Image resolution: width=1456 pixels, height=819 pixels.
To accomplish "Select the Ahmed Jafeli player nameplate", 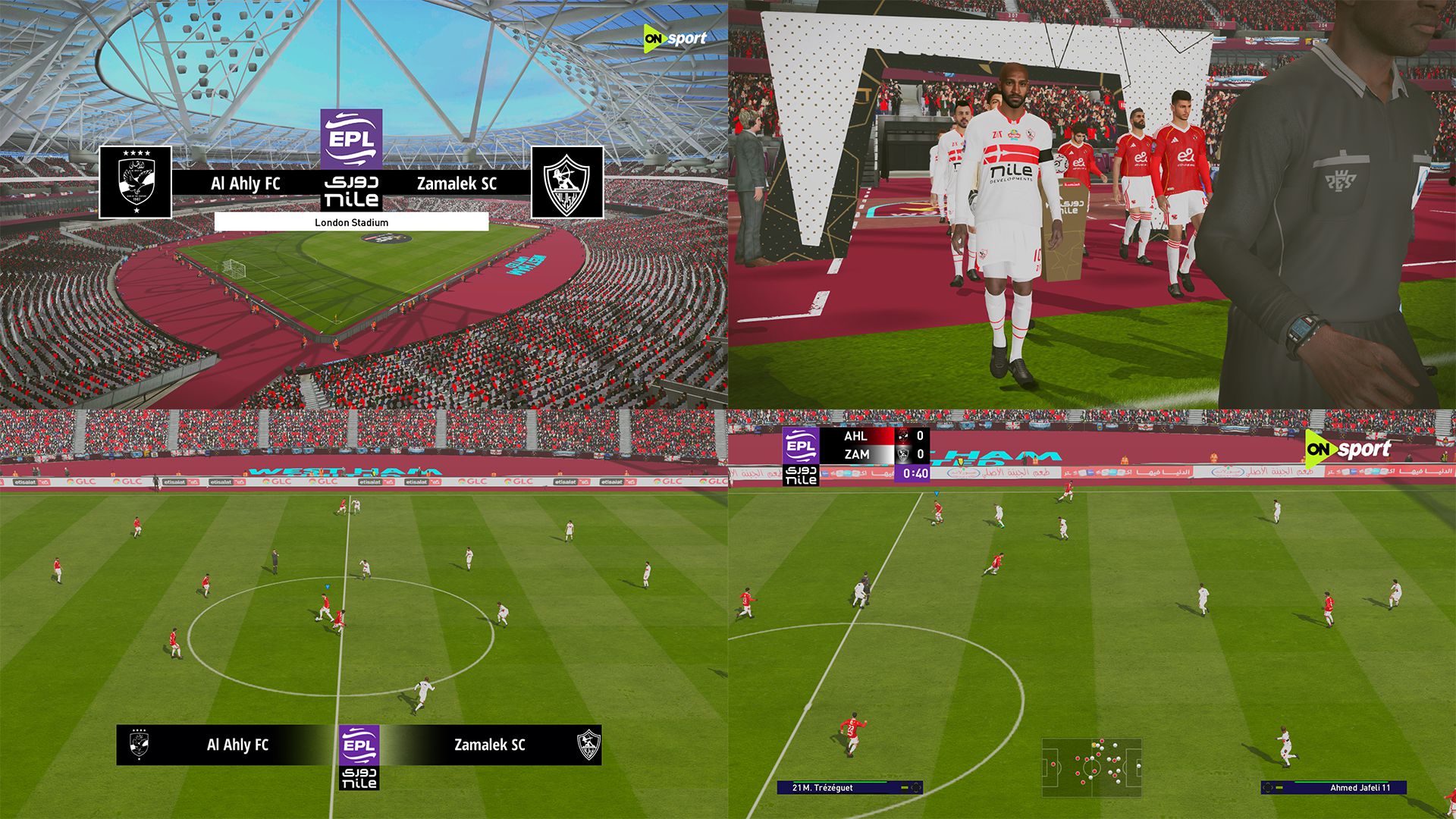I will pyautogui.click(x=1334, y=788).
